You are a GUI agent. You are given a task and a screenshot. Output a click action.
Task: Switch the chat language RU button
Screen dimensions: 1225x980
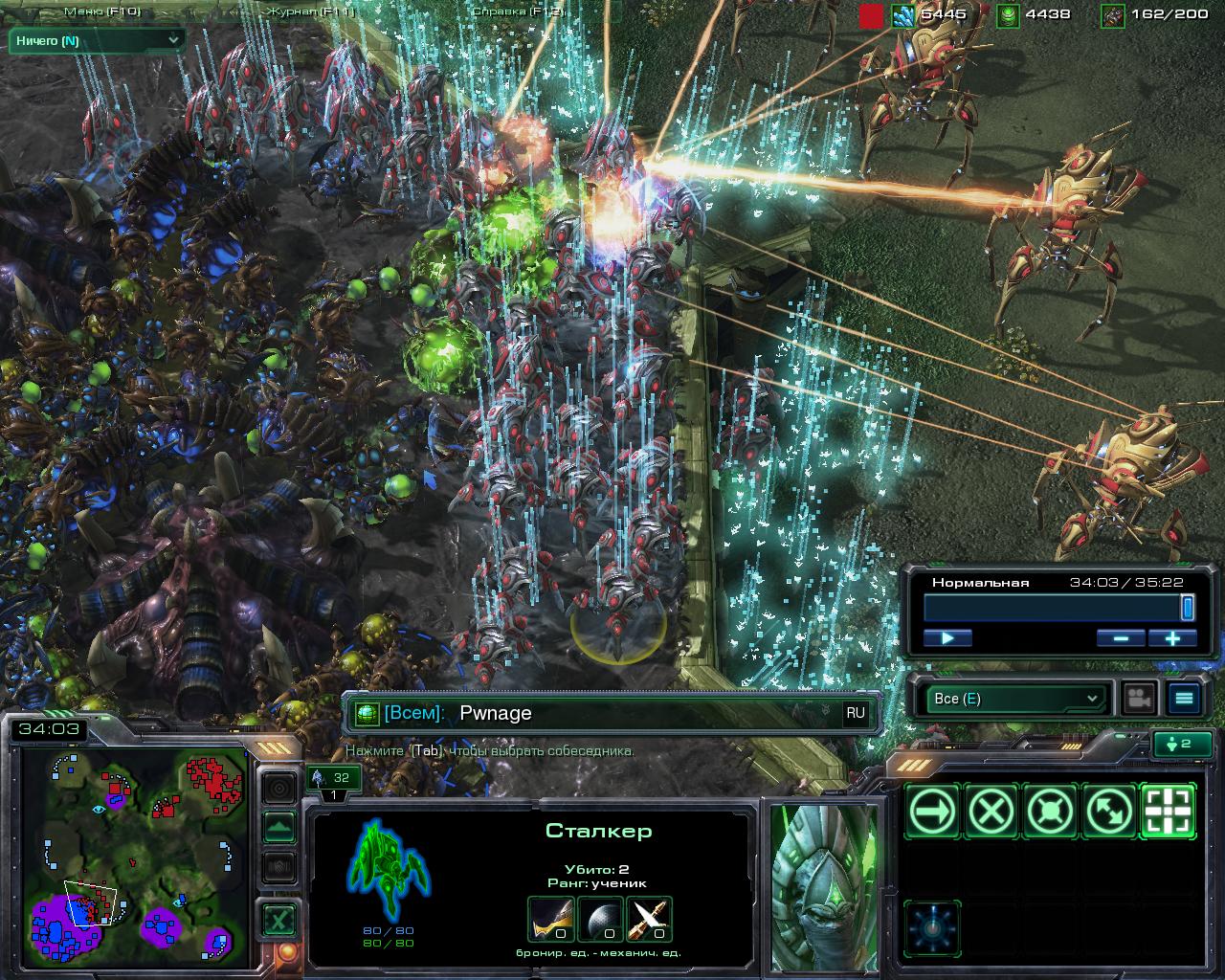tap(855, 713)
